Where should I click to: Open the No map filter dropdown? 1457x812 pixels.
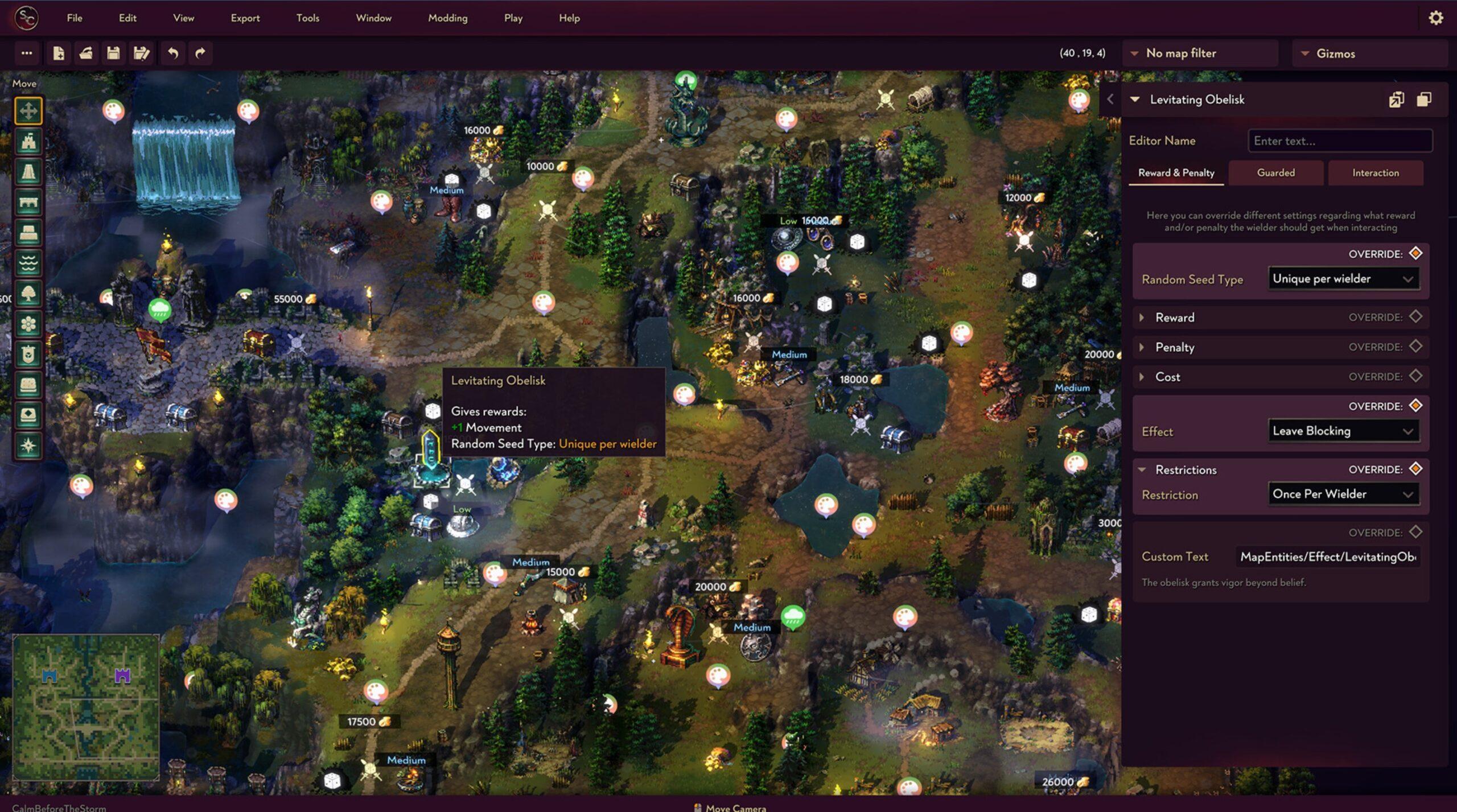[x=1201, y=53]
